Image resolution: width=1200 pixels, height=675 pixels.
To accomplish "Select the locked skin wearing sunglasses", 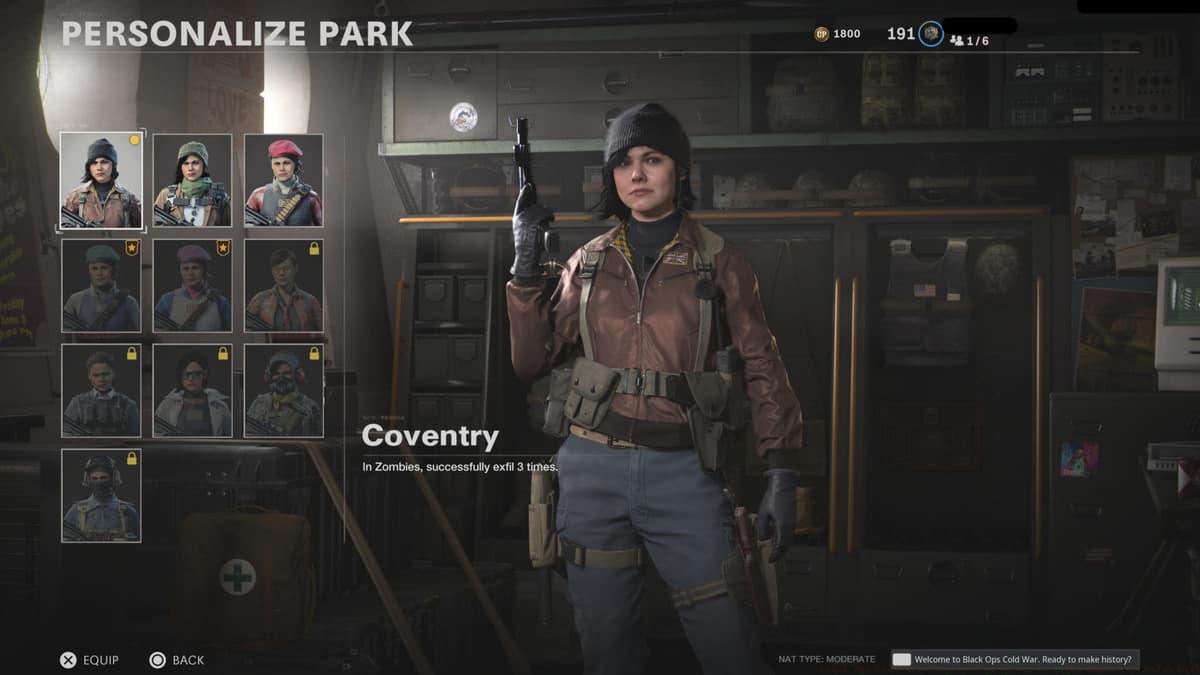I will pos(192,391).
